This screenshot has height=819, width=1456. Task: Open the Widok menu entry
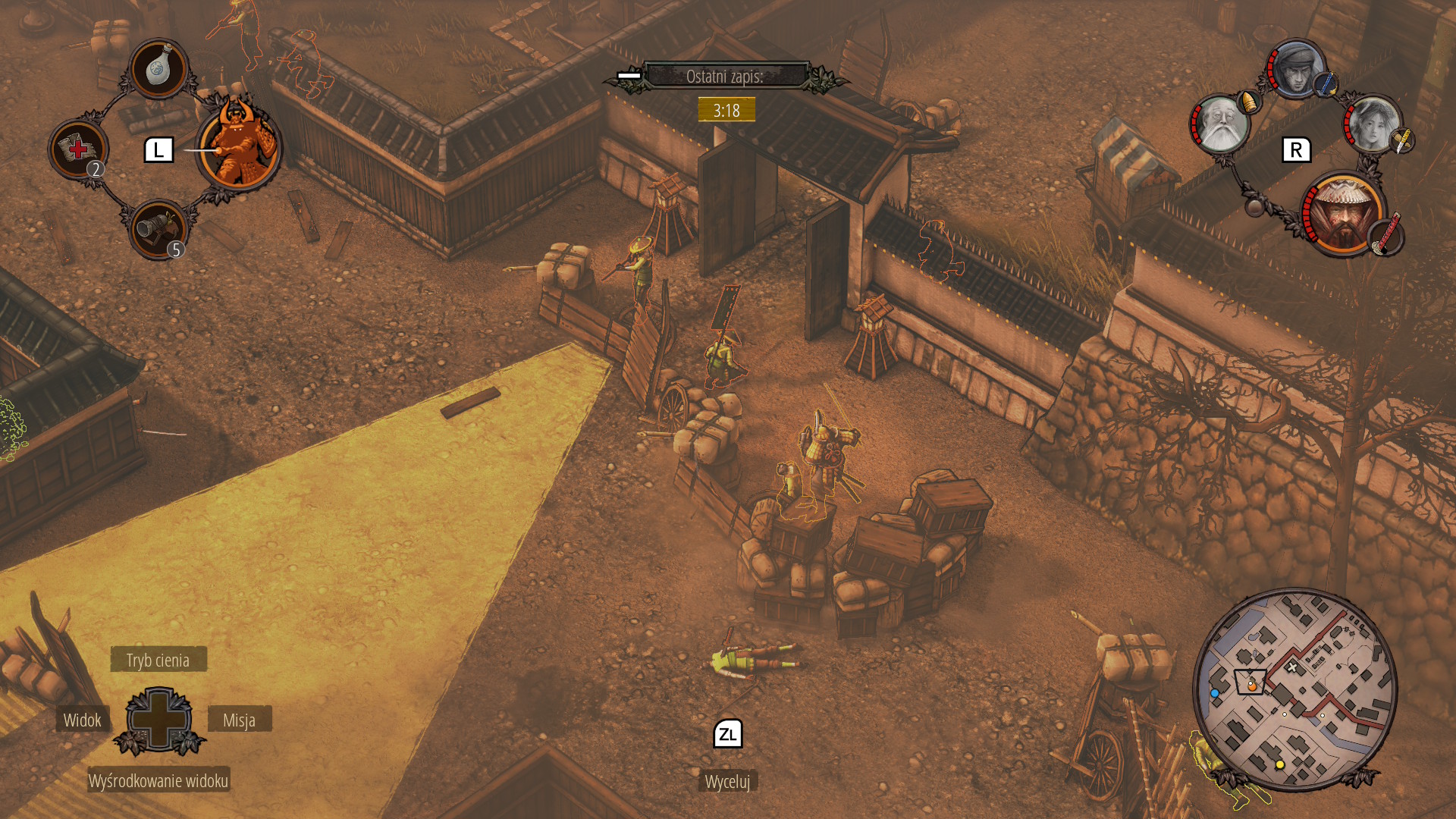pos(82,720)
